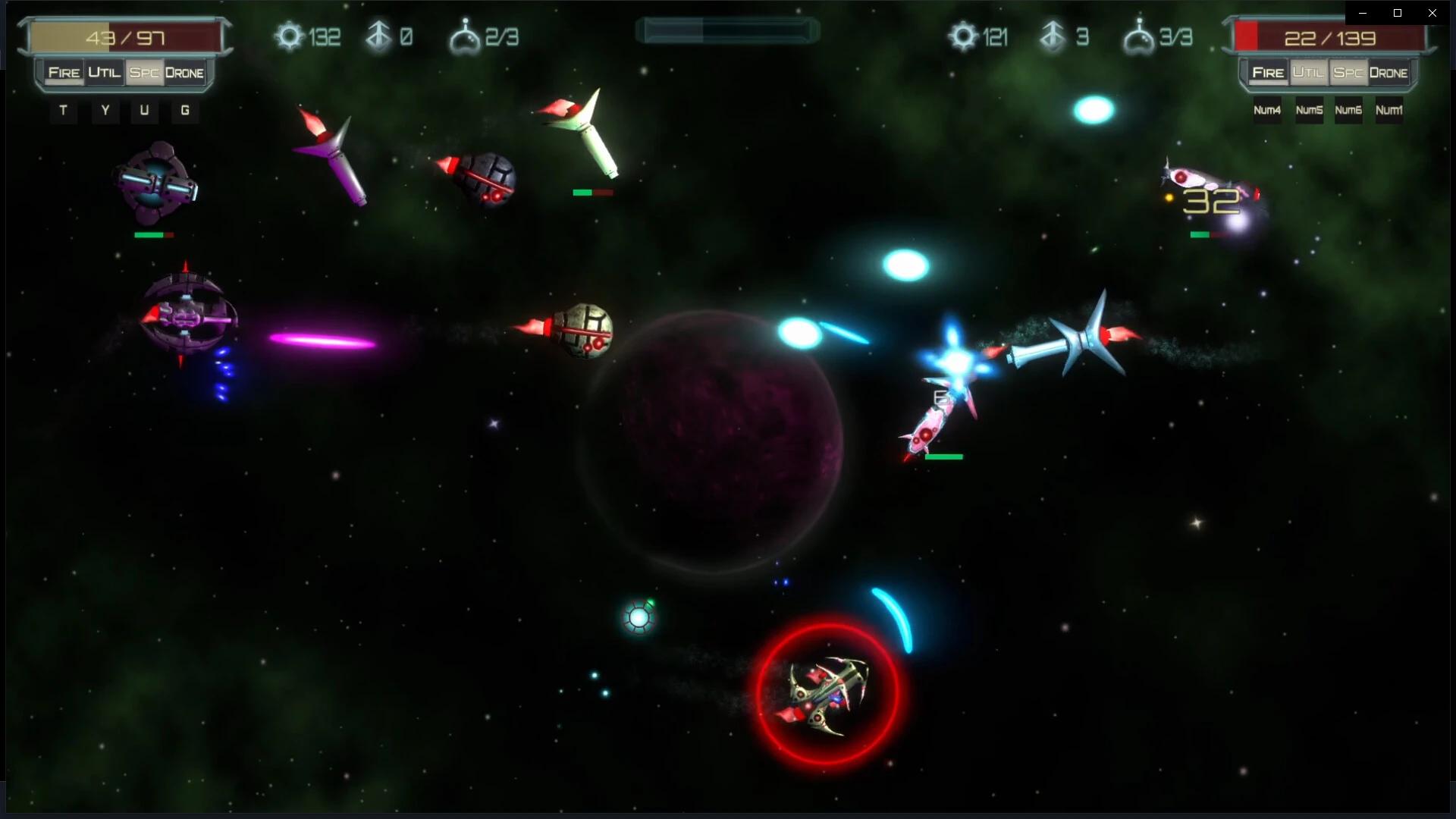The height and width of the screenshot is (819, 1456).
Task: Click the gear resource icon showing 121
Action: [x=962, y=36]
